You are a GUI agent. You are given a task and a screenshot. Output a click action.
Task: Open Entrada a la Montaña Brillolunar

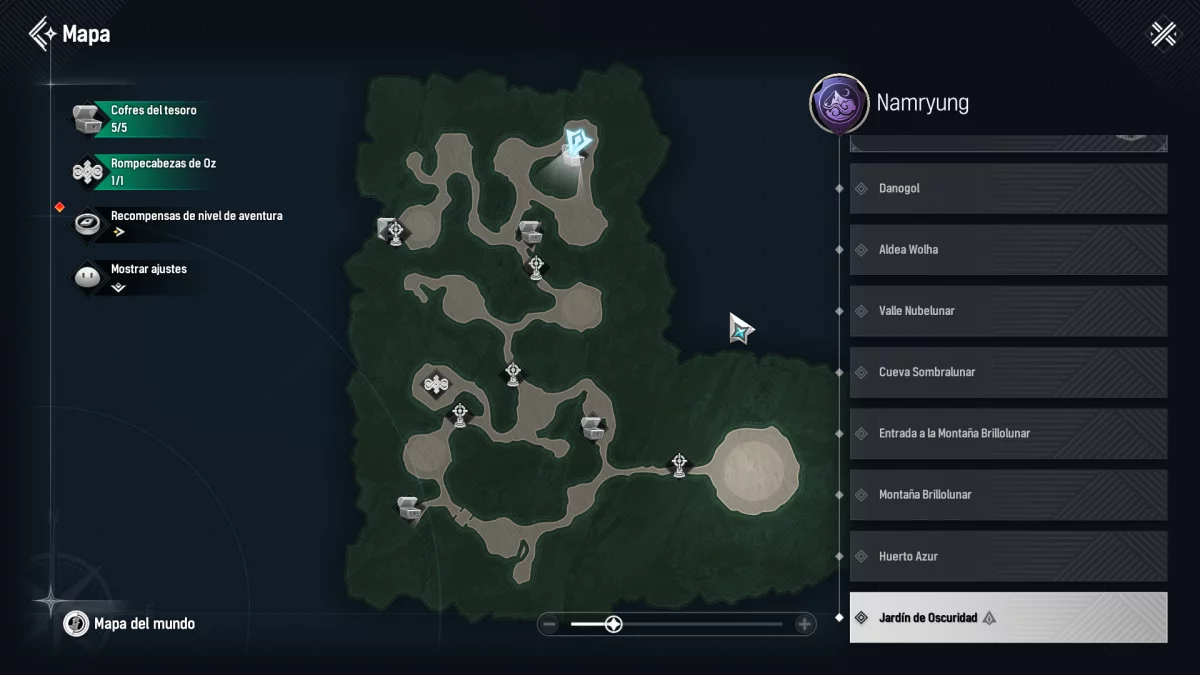(1008, 433)
